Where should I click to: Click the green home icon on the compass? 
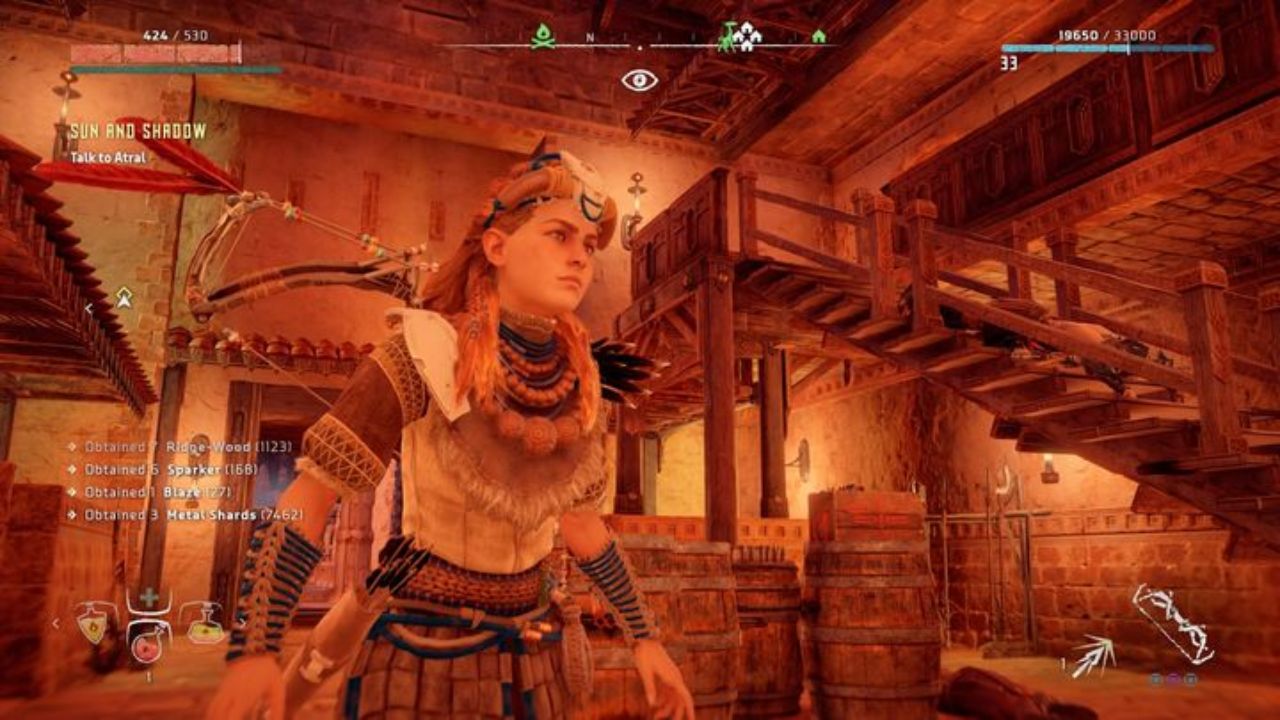pos(819,37)
